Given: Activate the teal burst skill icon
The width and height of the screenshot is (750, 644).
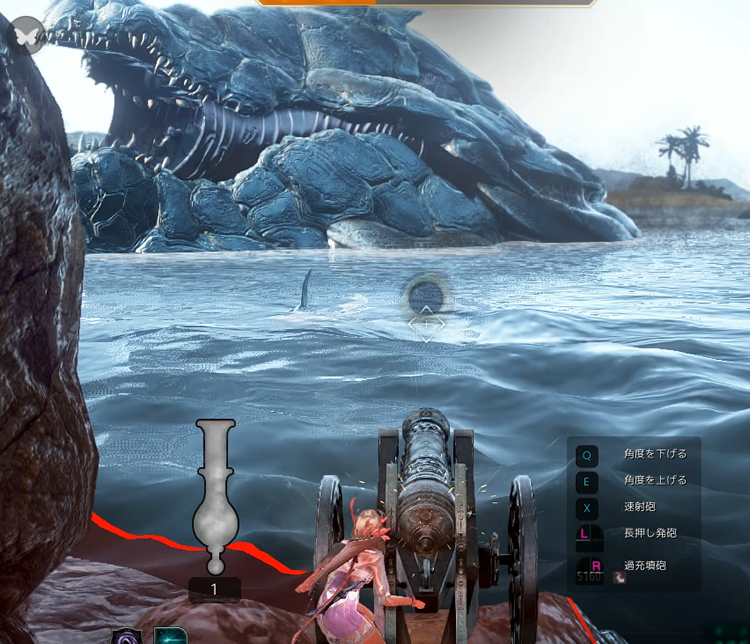Looking at the screenshot, I should pyautogui.click(x=171, y=636).
